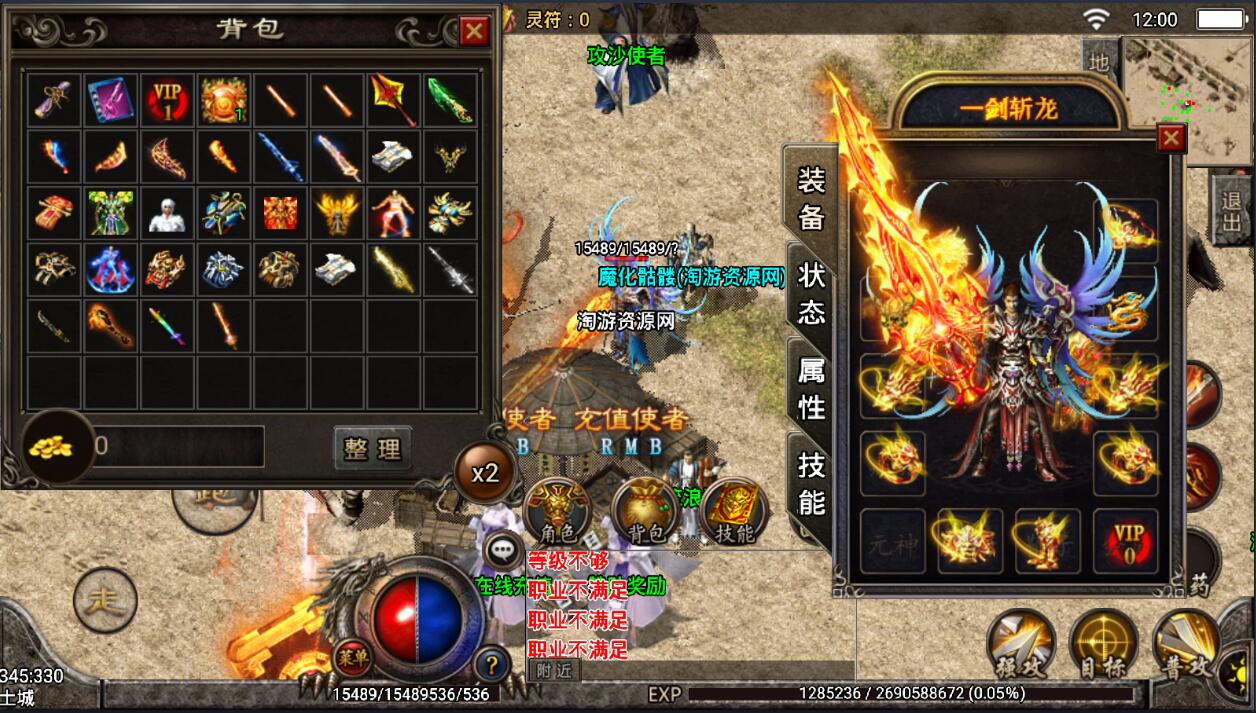Image resolution: width=1256 pixels, height=713 pixels.
Task: Sort the bag with 整理 button
Action: pyautogui.click(x=372, y=449)
